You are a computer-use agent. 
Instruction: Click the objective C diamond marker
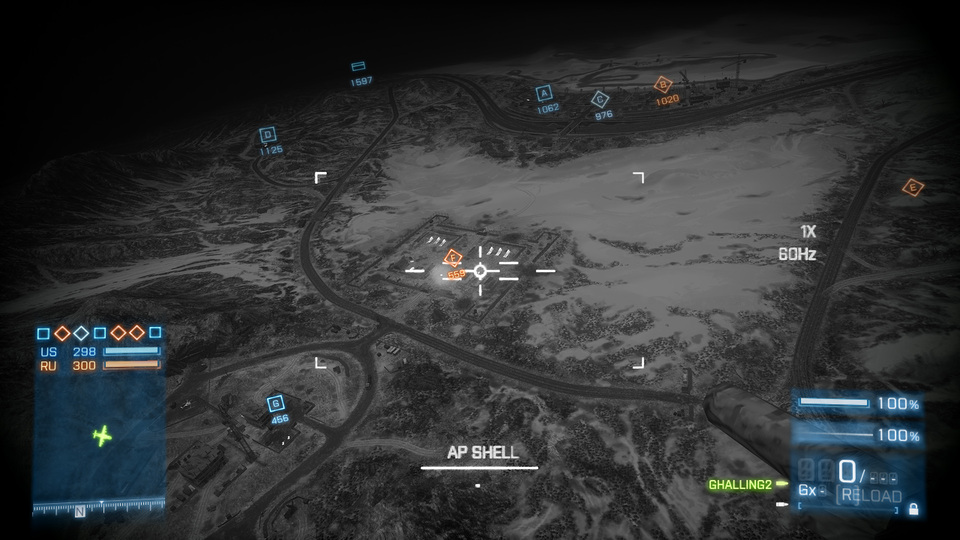click(600, 99)
